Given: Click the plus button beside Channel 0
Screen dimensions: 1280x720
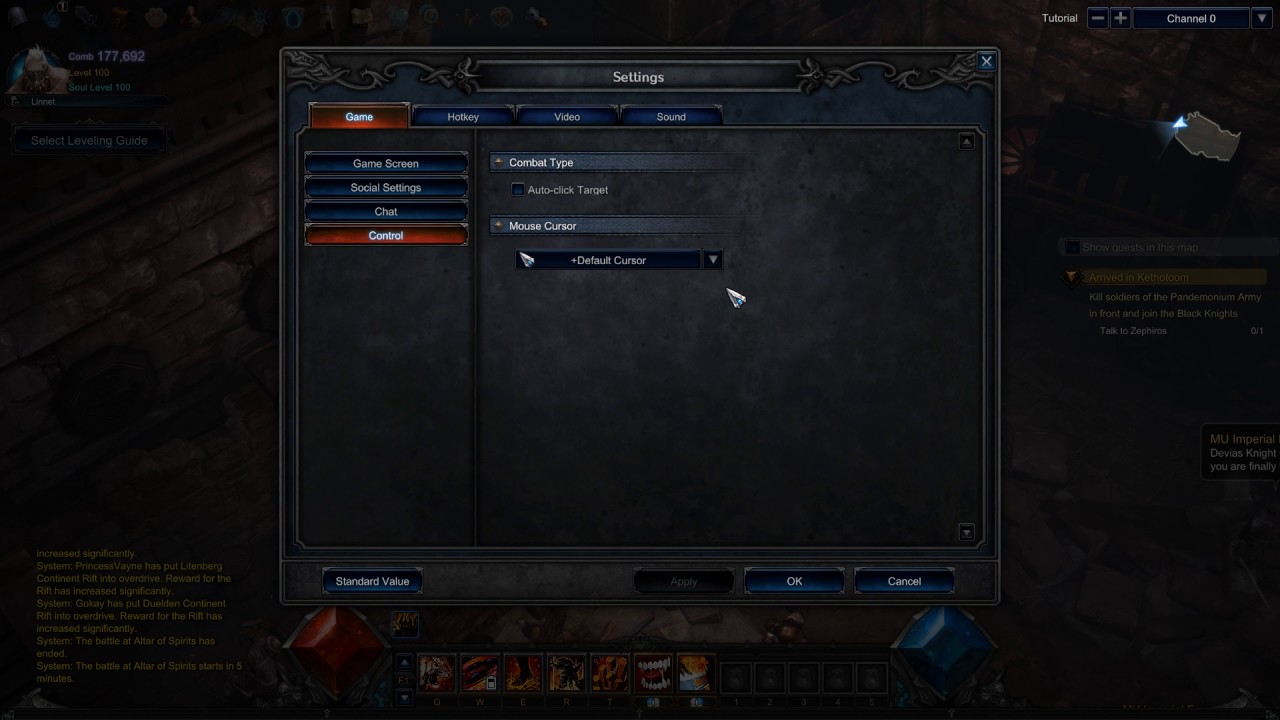Looking at the screenshot, I should [1120, 17].
